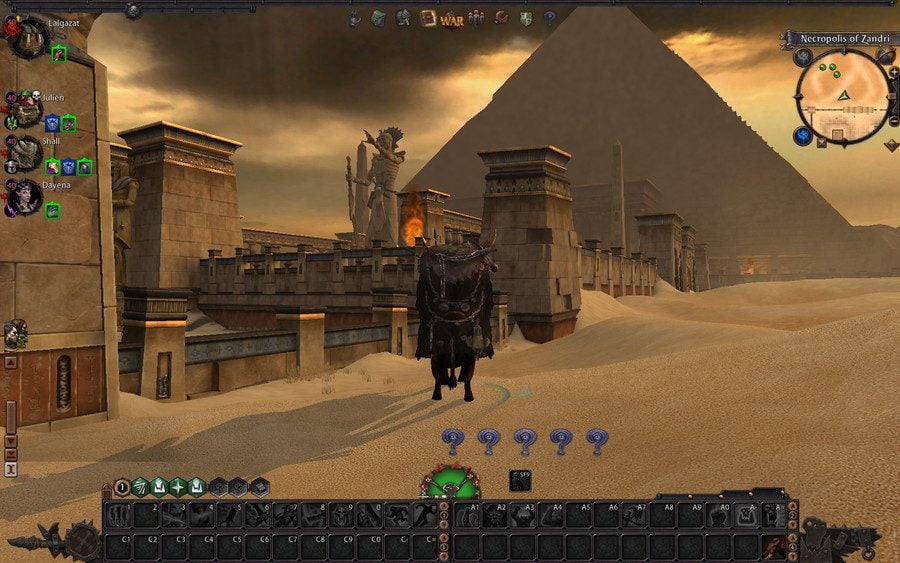Activate the hotbar slot labeled SF9

point(520,480)
